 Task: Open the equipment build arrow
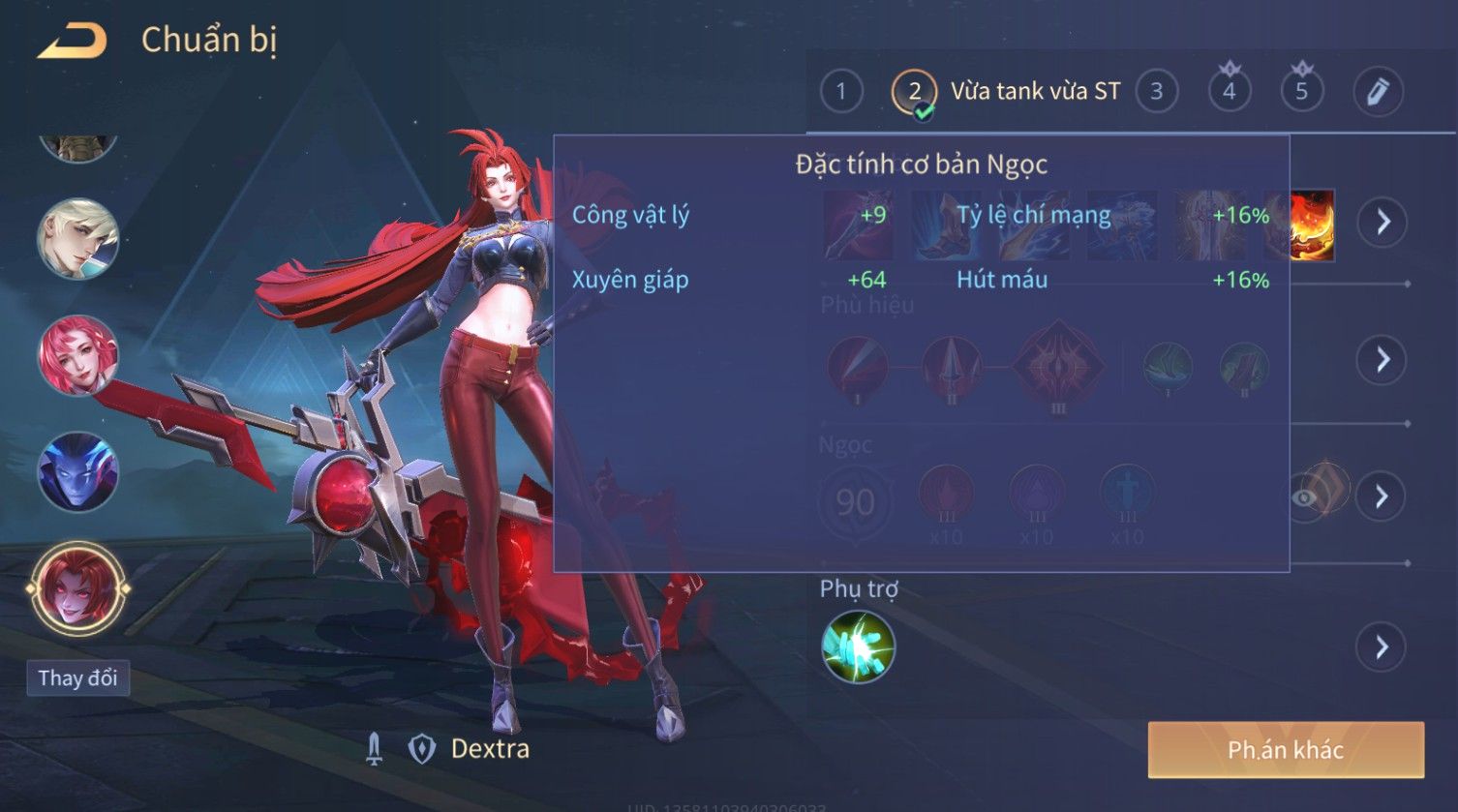(x=1382, y=222)
